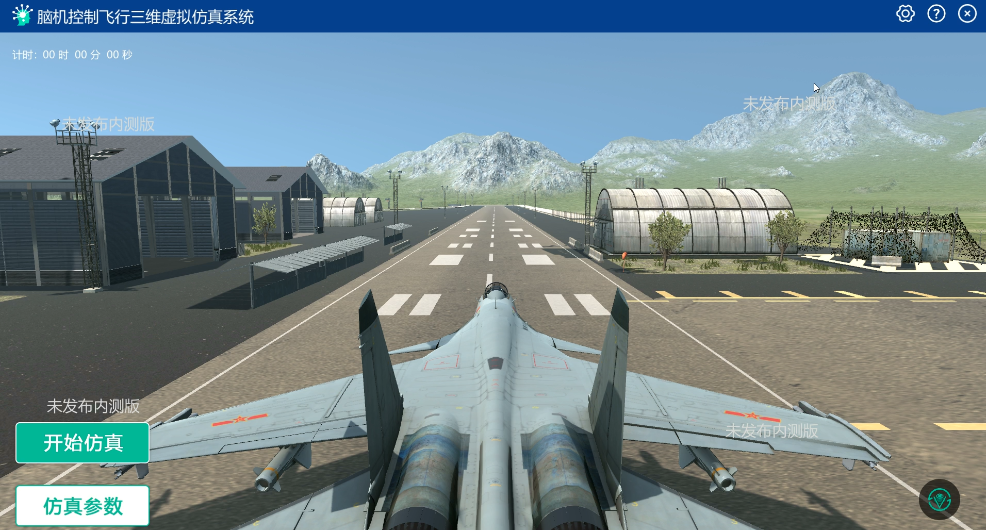This screenshot has width=986, height=530.
Task: Close the simulation with the X icon
Action: (966, 14)
